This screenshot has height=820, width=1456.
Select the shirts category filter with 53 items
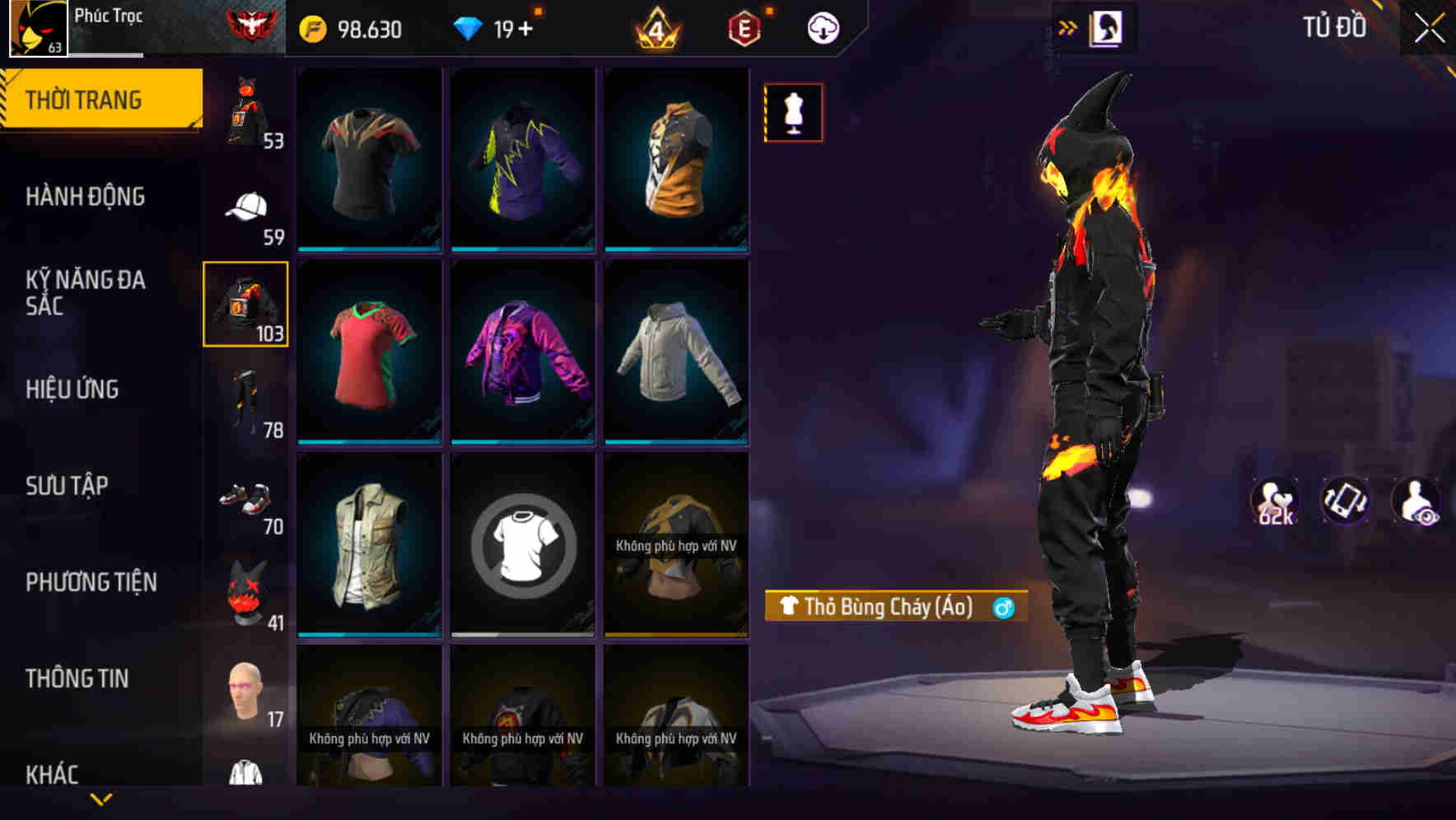coord(244,115)
